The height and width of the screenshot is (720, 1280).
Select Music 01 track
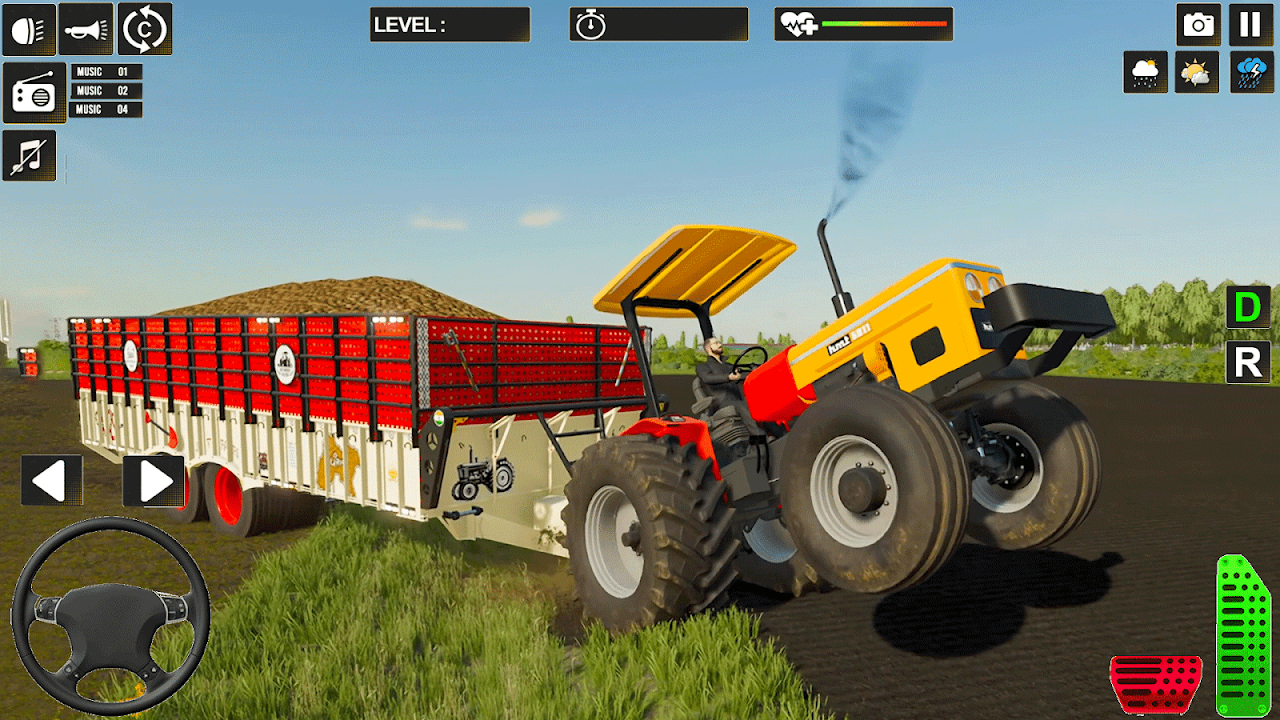point(106,72)
